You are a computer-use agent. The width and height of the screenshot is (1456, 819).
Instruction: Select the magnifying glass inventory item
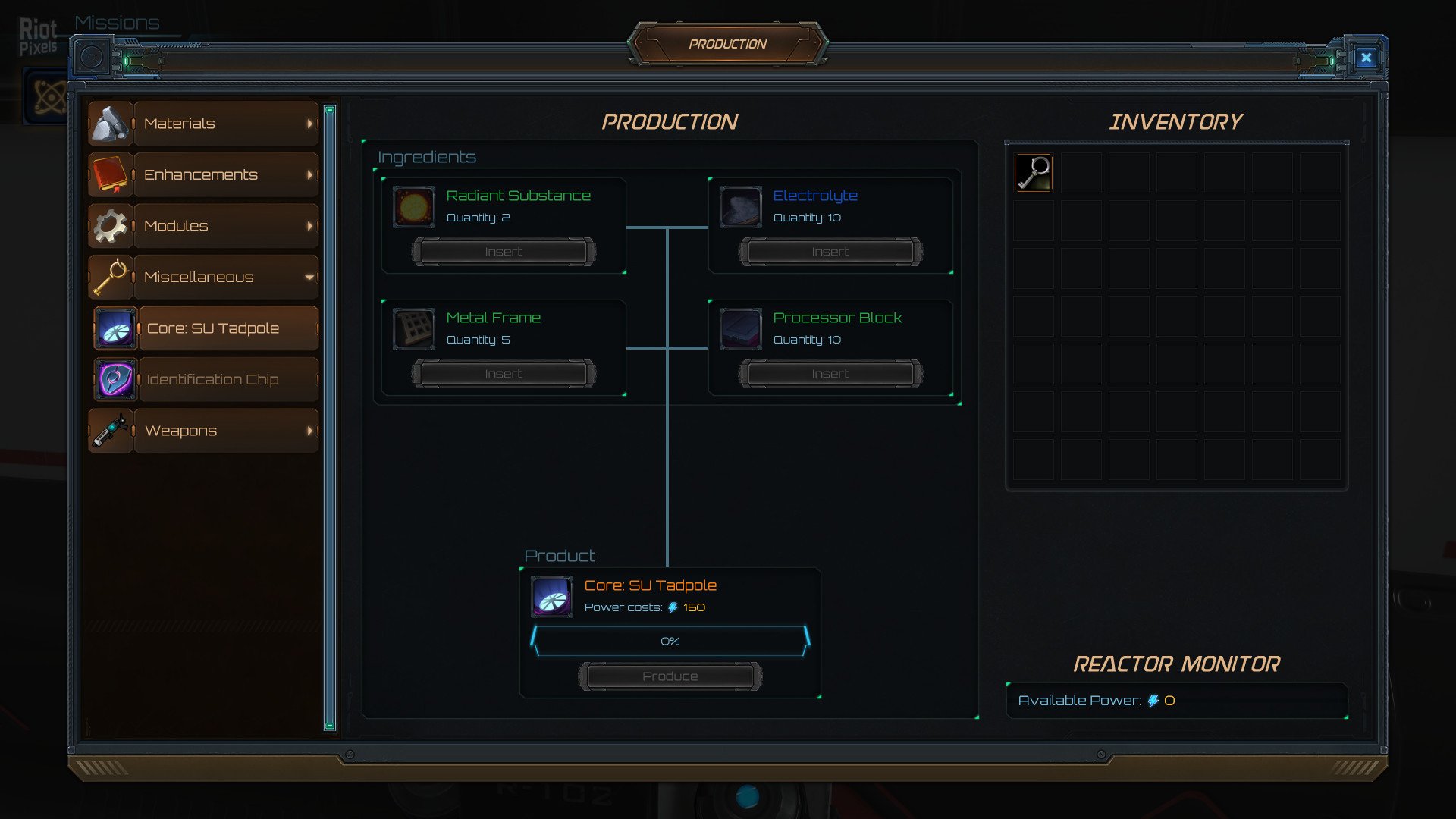tap(1034, 173)
